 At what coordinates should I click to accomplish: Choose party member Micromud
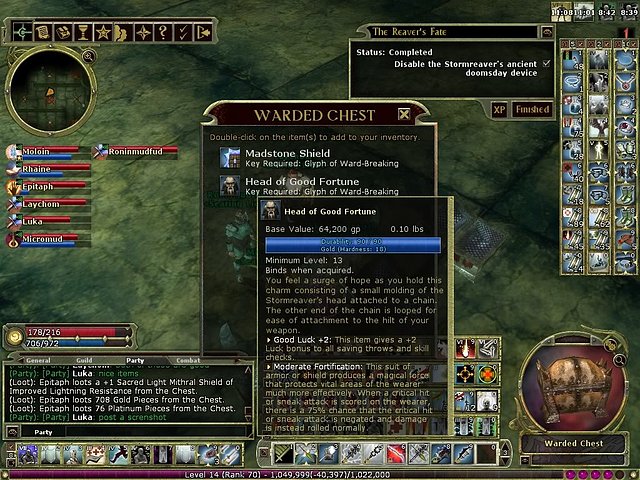[42, 240]
